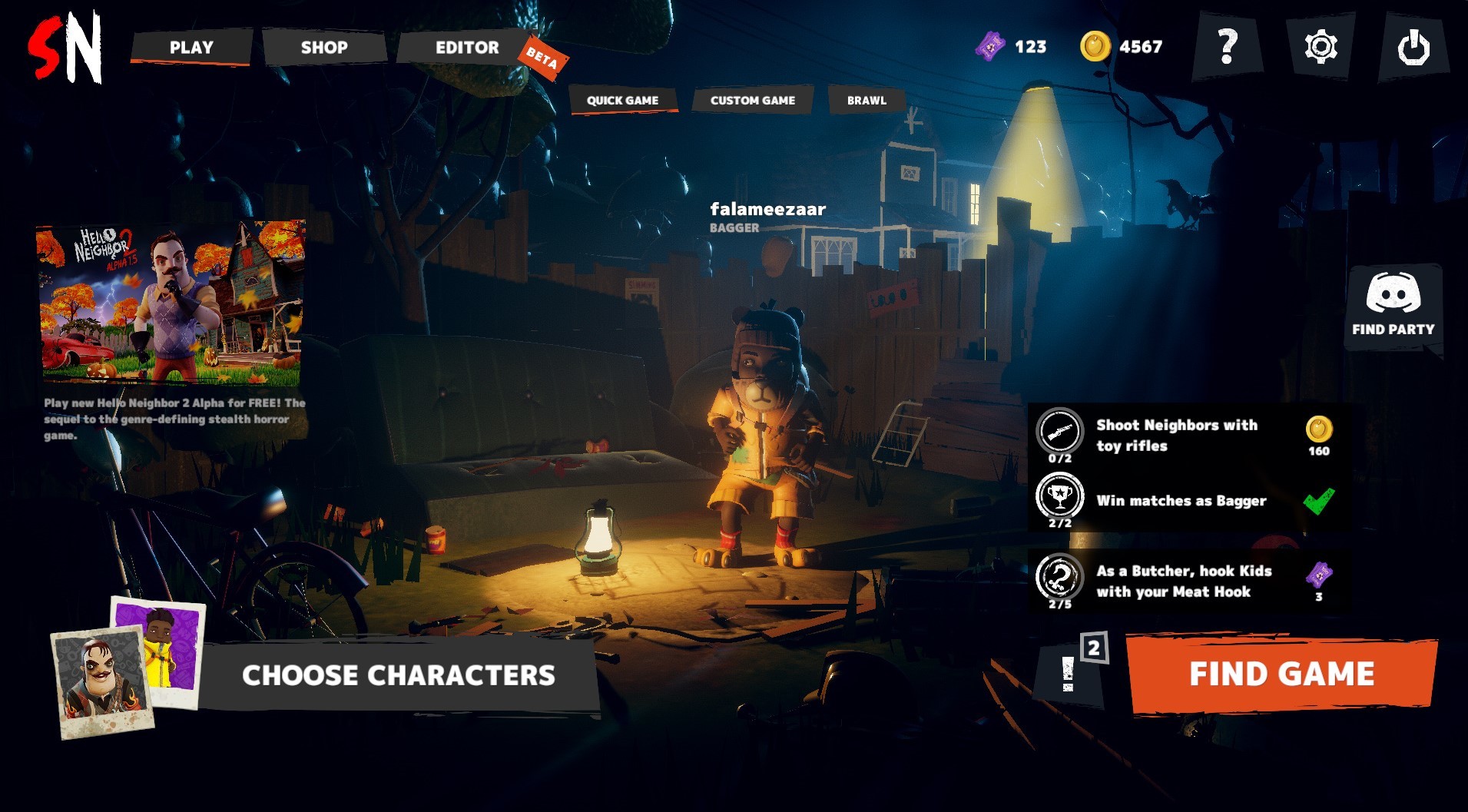1468x812 pixels.
Task: Open the Choose Characters panel
Action: coord(398,675)
